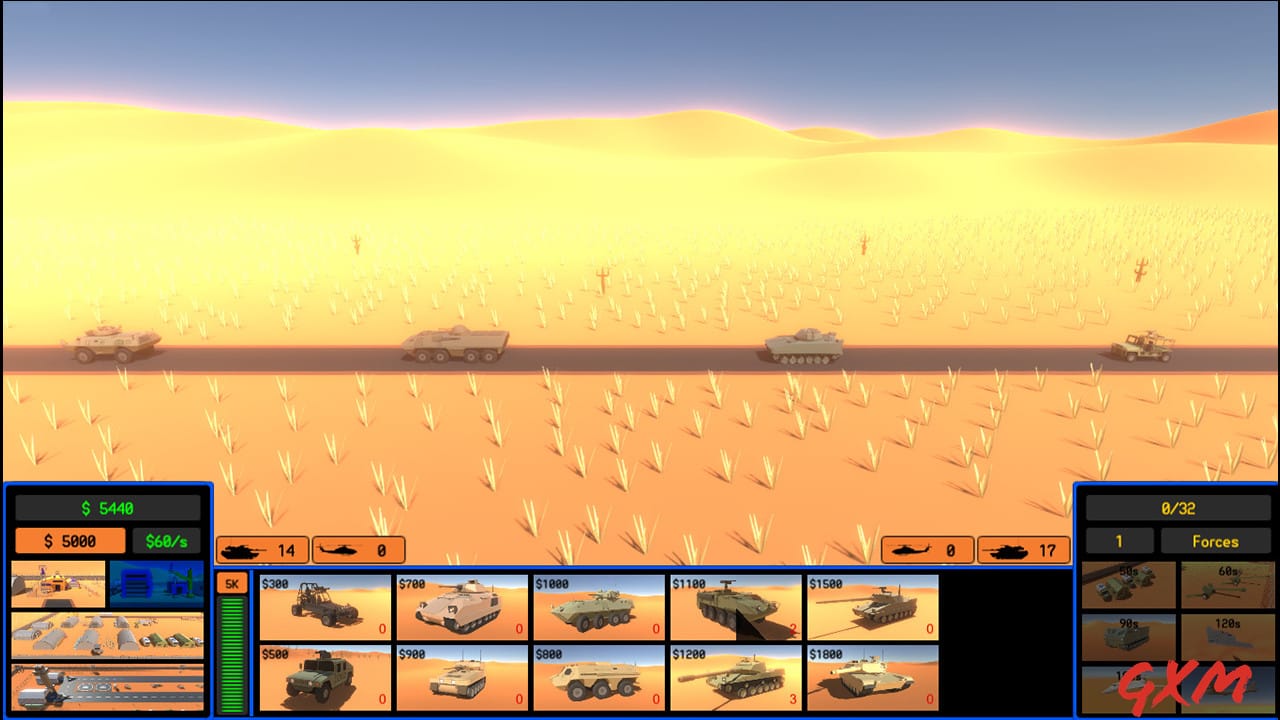Click the enemy tank counter showing 17

1023,549
